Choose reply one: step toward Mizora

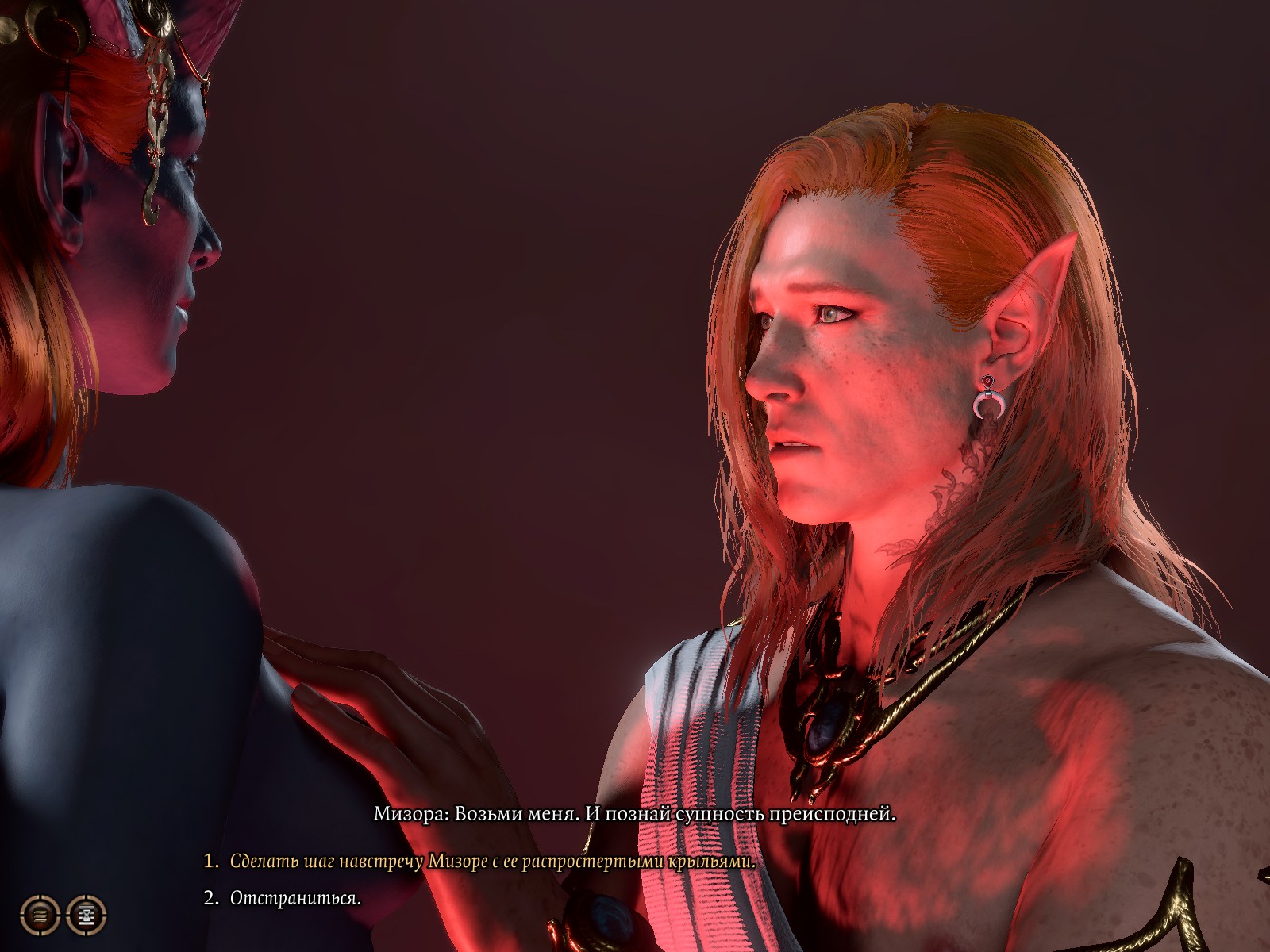click(492, 862)
